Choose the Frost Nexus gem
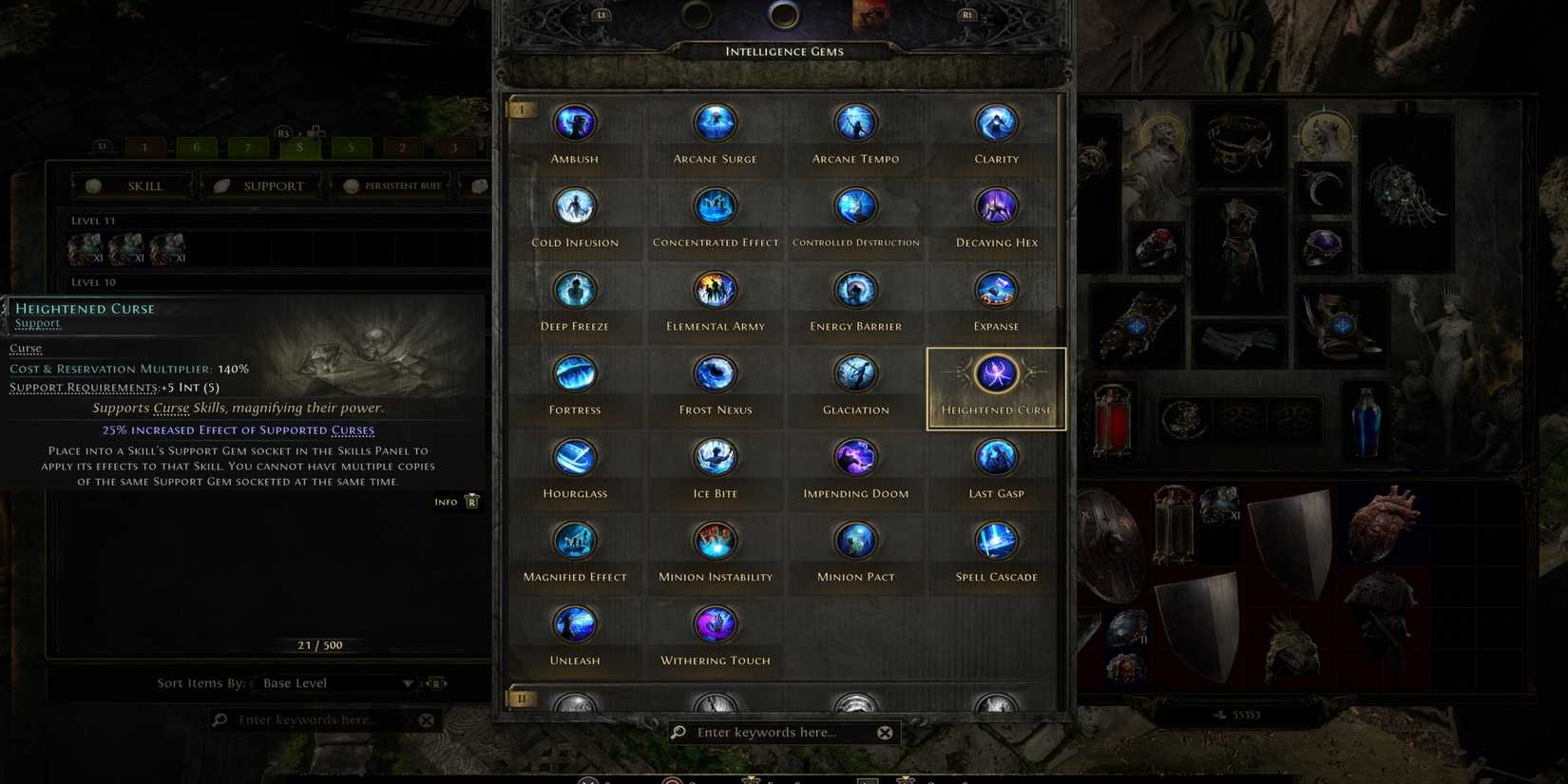Image resolution: width=1568 pixels, height=784 pixels. pos(715,373)
